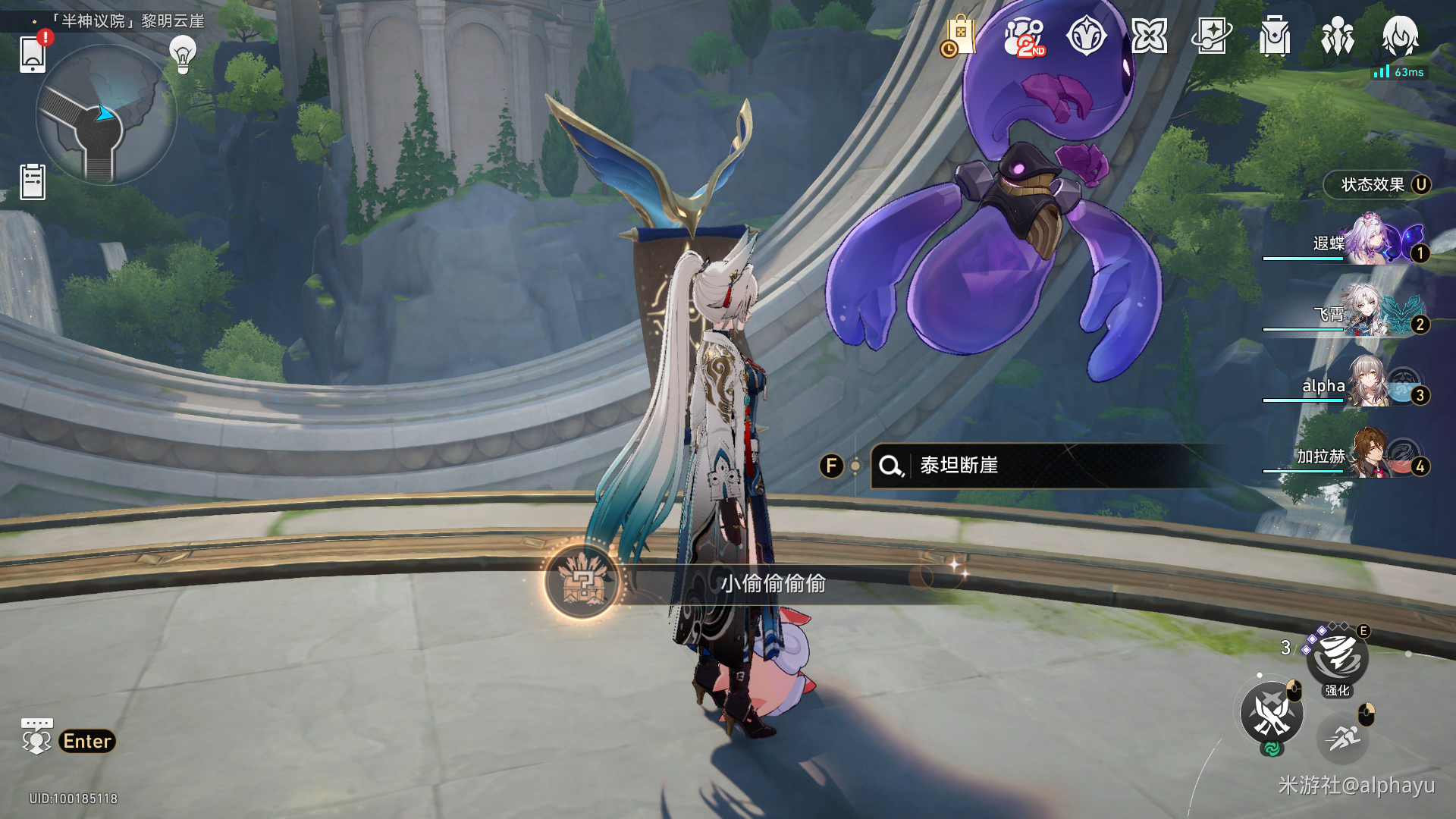Click the circular minimap
Image resolution: width=1456 pixels, height=819 pixels.
coord(106,115)
